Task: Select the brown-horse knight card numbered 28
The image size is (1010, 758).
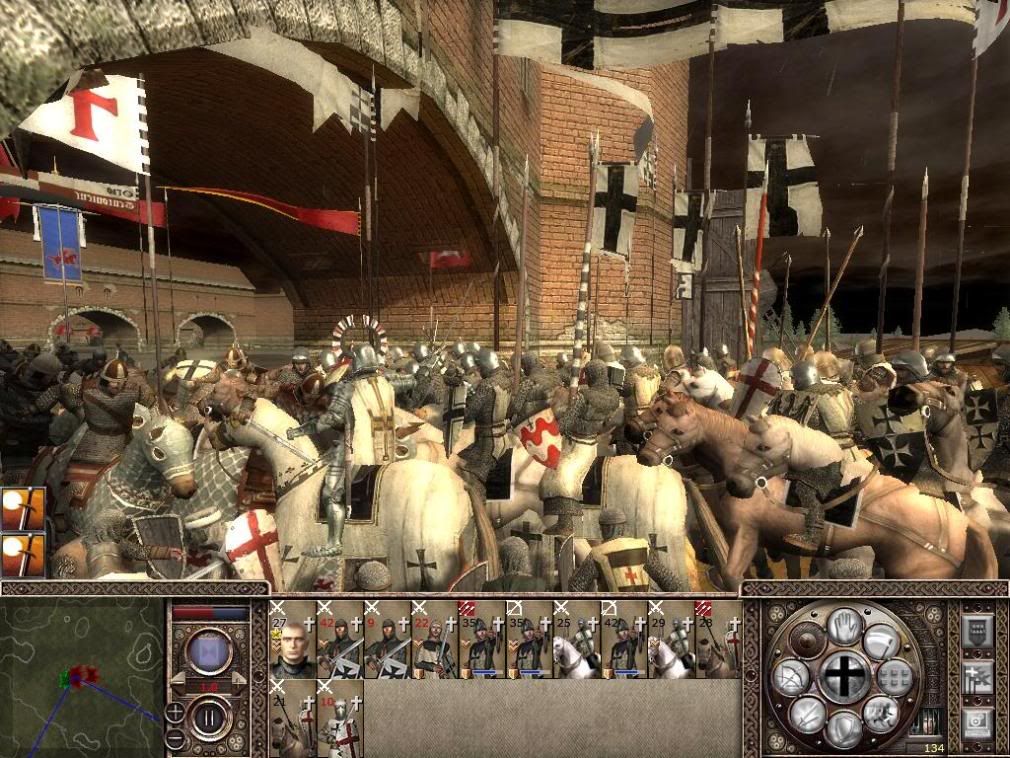Action: coord(718,640)
